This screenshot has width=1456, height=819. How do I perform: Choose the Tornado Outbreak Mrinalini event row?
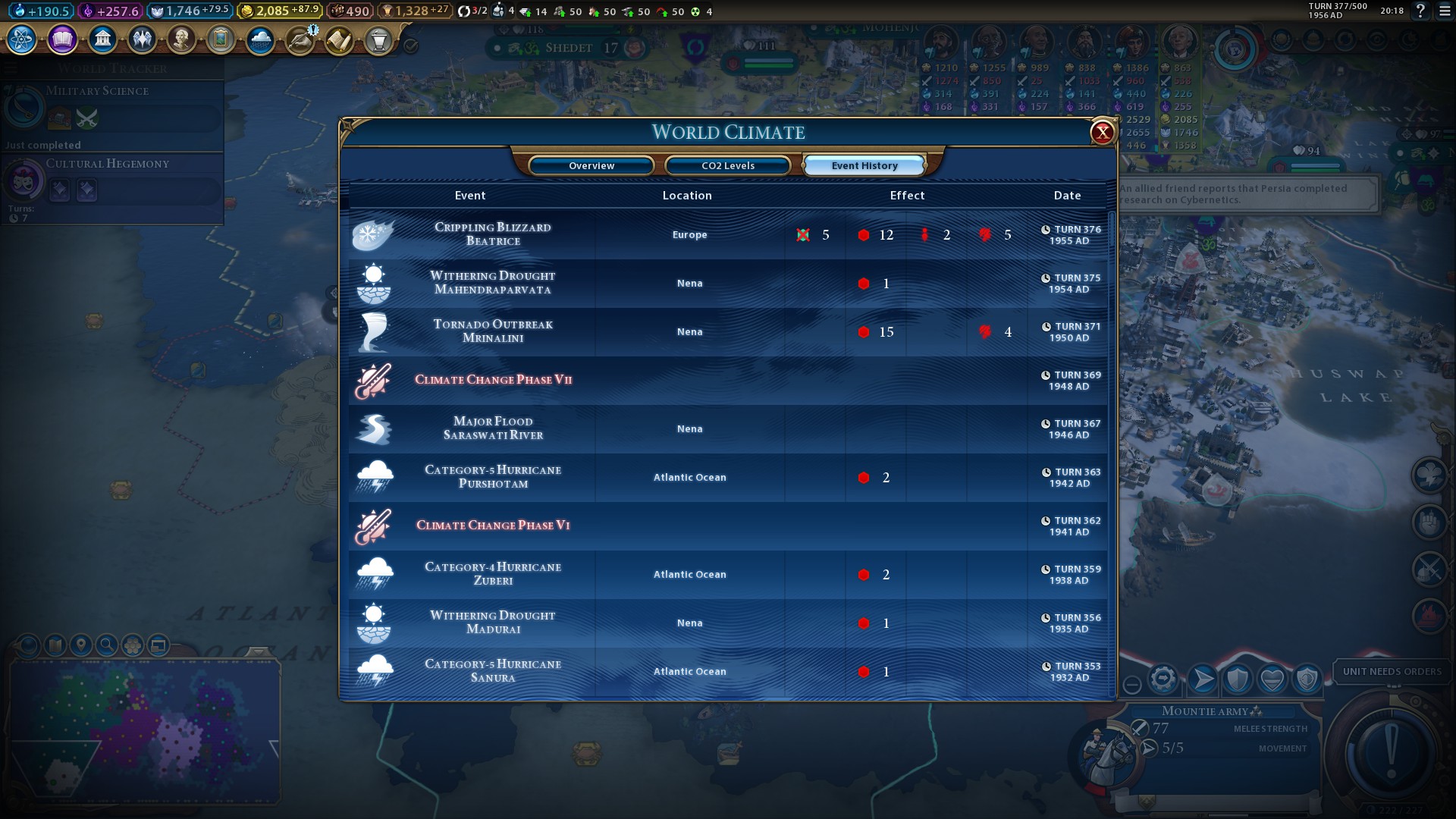point(493,331)
